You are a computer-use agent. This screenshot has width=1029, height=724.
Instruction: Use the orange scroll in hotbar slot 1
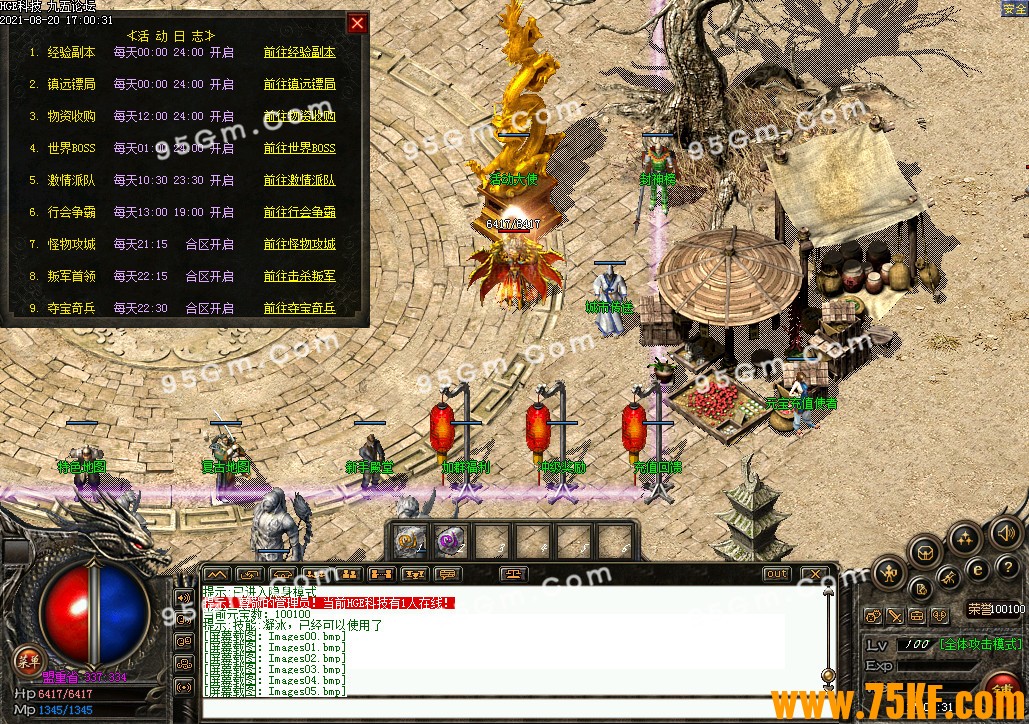[x=408, y=541]
